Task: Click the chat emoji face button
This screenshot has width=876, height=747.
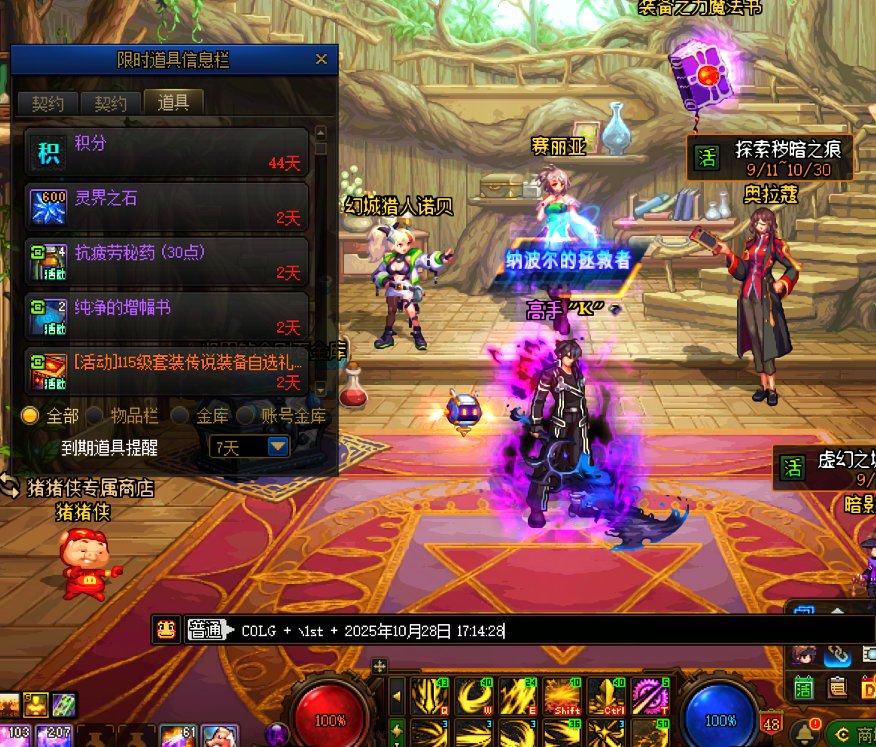Action: 166,629
